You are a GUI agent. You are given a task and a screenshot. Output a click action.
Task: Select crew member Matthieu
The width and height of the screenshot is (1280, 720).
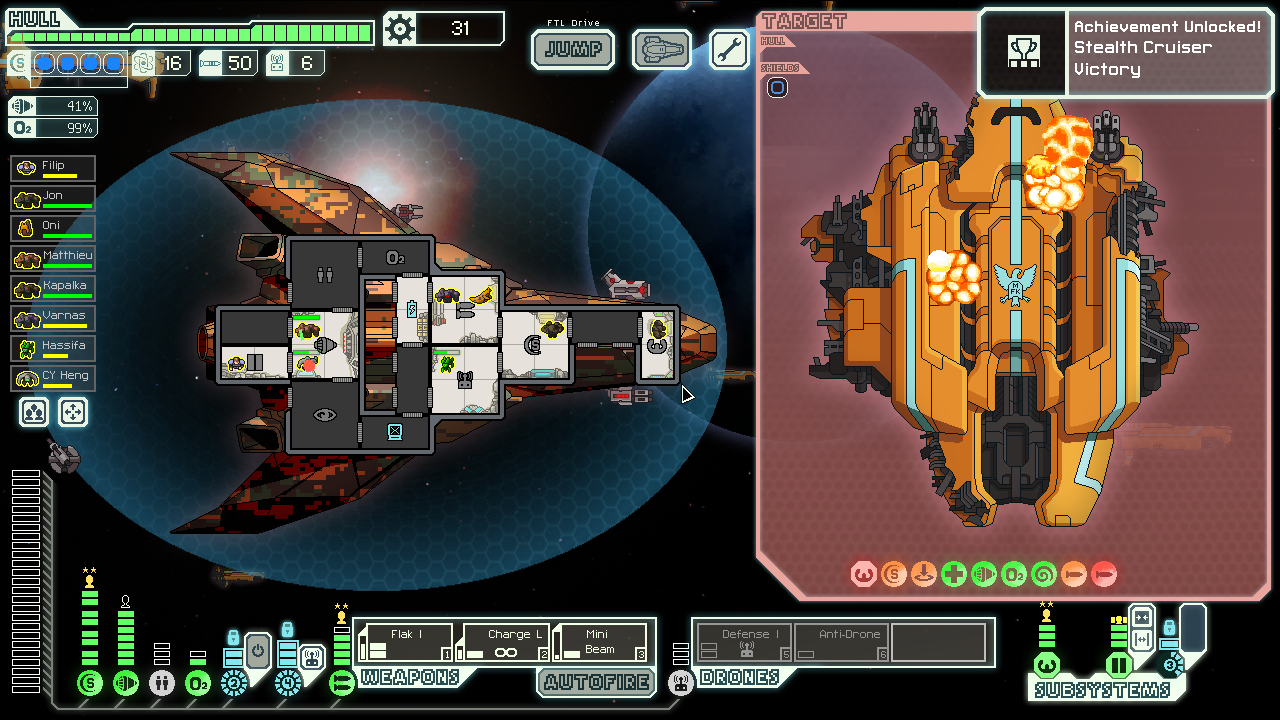tap(54, 258)
